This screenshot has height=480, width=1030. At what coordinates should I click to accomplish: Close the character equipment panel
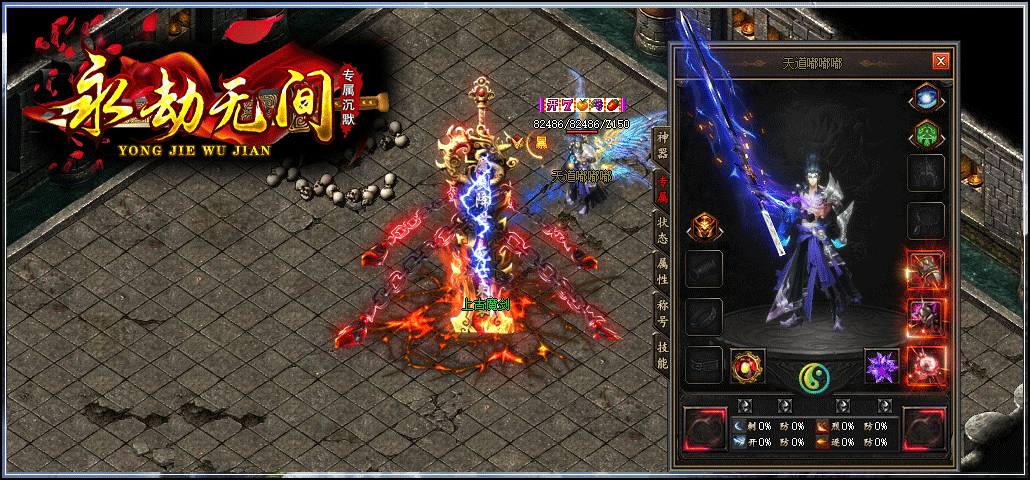coord(940,61)
